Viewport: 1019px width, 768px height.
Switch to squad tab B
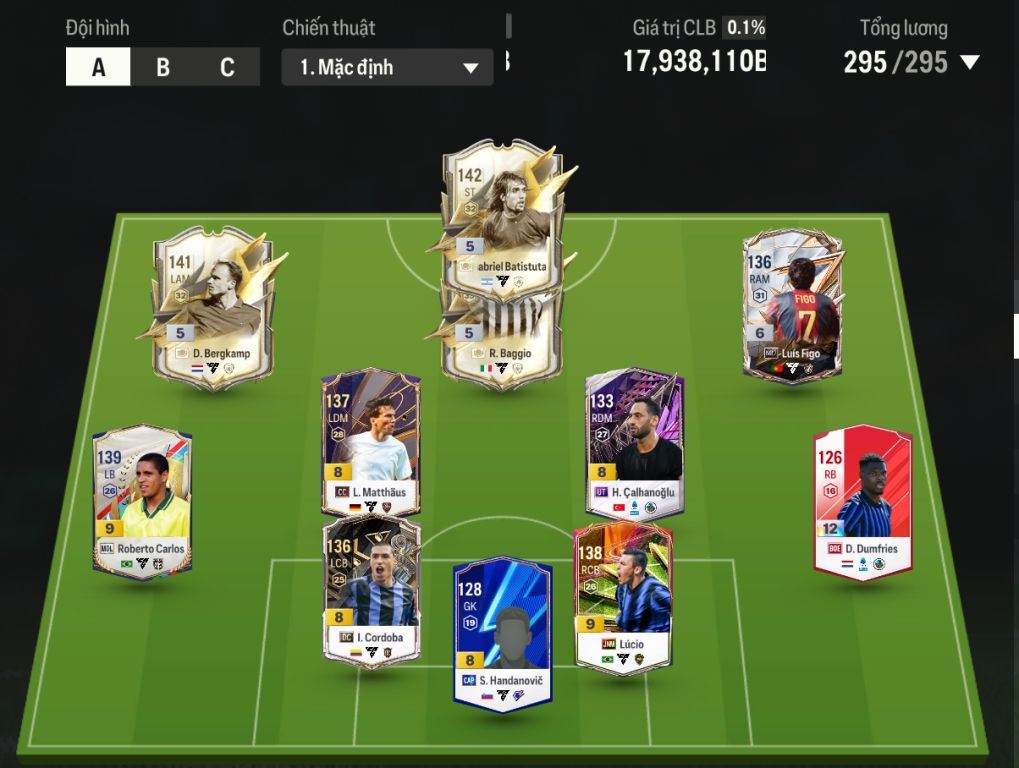163,68
